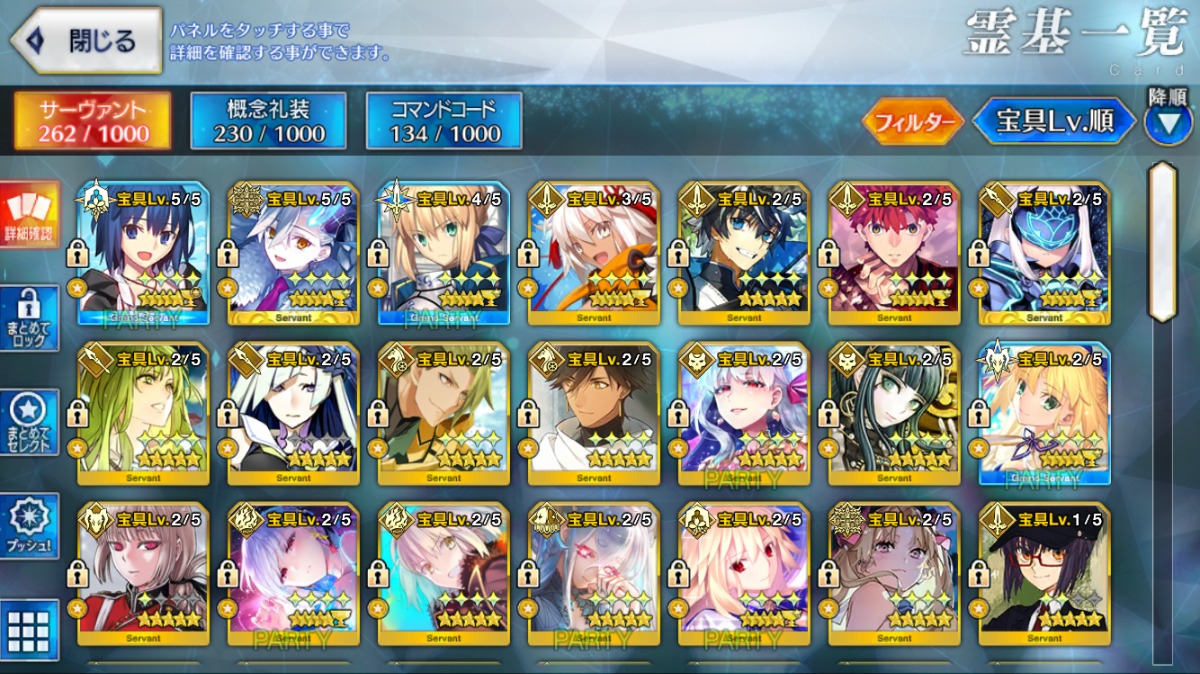Tap the プッシュ! button
1200x674 pixels.
pos(29,526)
